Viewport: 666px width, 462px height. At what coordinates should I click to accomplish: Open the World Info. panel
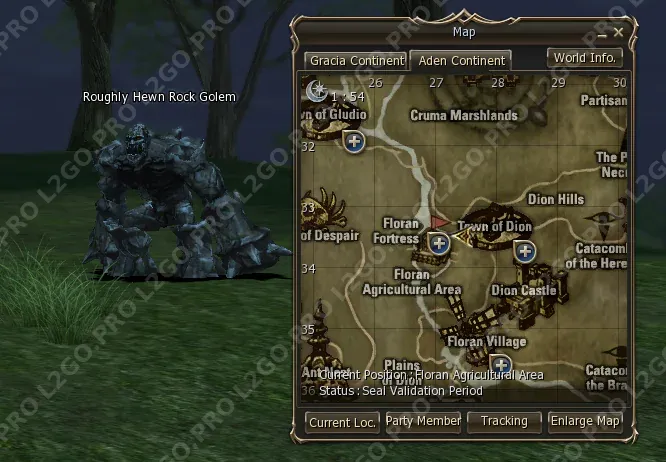pyautogui.click(x=585, y=58)
